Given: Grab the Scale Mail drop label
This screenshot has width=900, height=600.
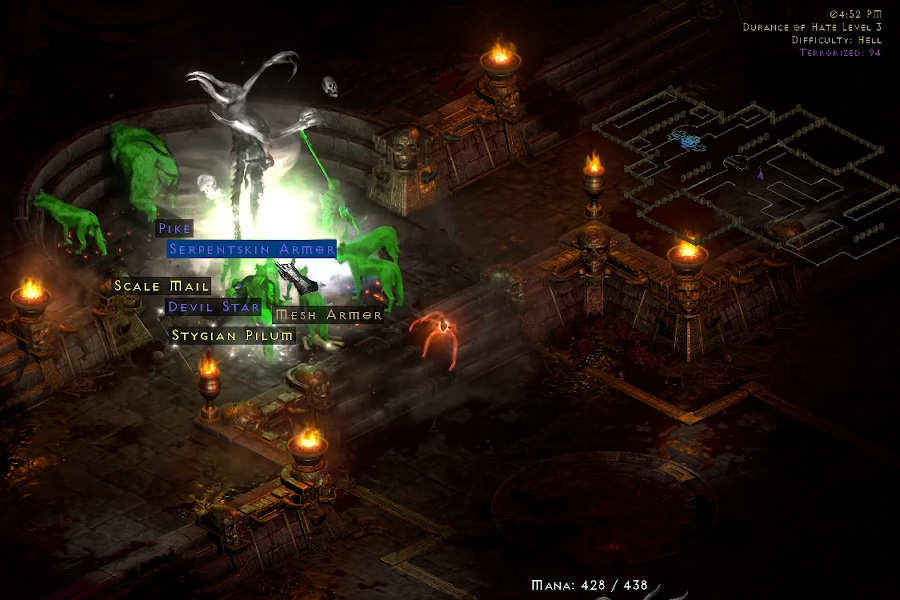Looking at the screenshot, I should coord(162,286).
